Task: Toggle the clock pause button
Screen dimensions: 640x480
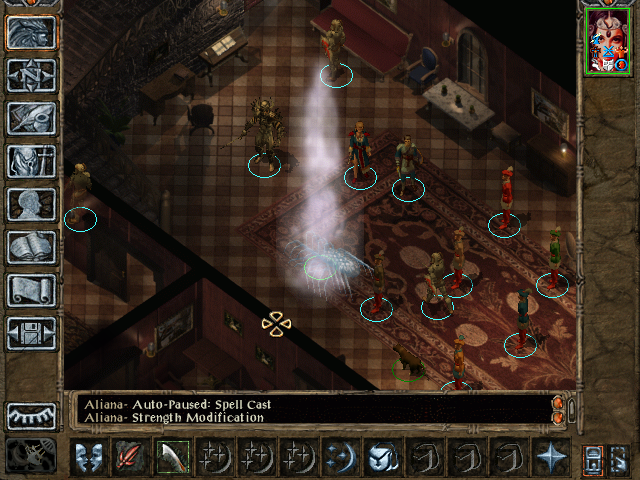Action: click(30, 456)
